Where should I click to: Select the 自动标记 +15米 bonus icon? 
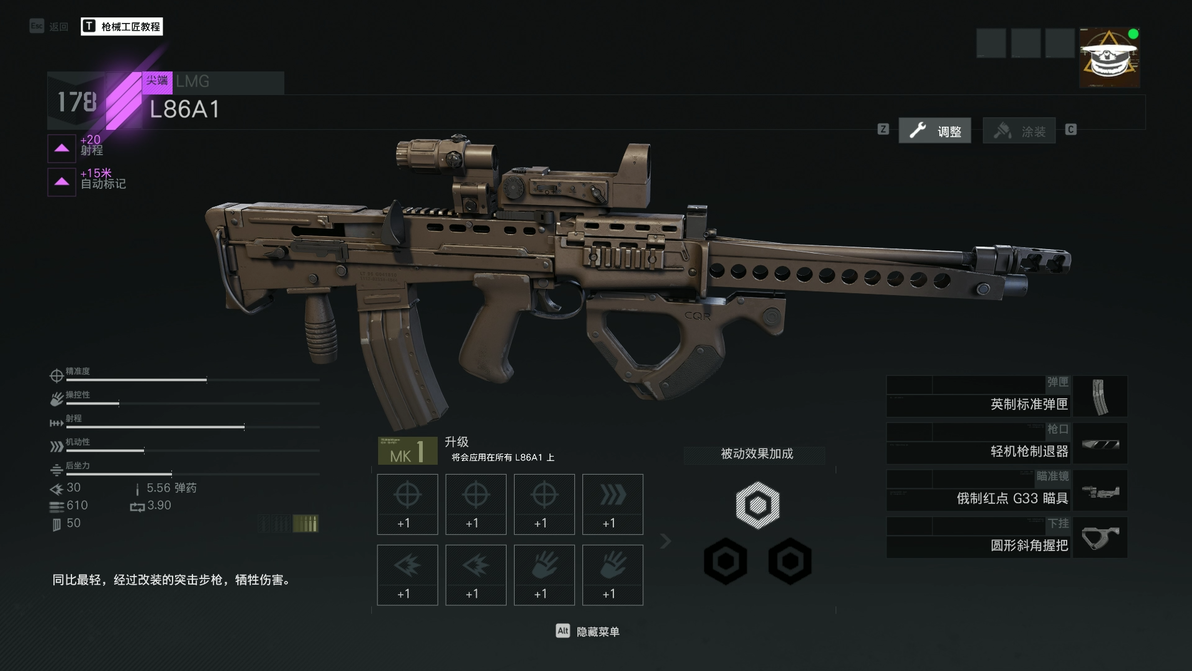62,181
